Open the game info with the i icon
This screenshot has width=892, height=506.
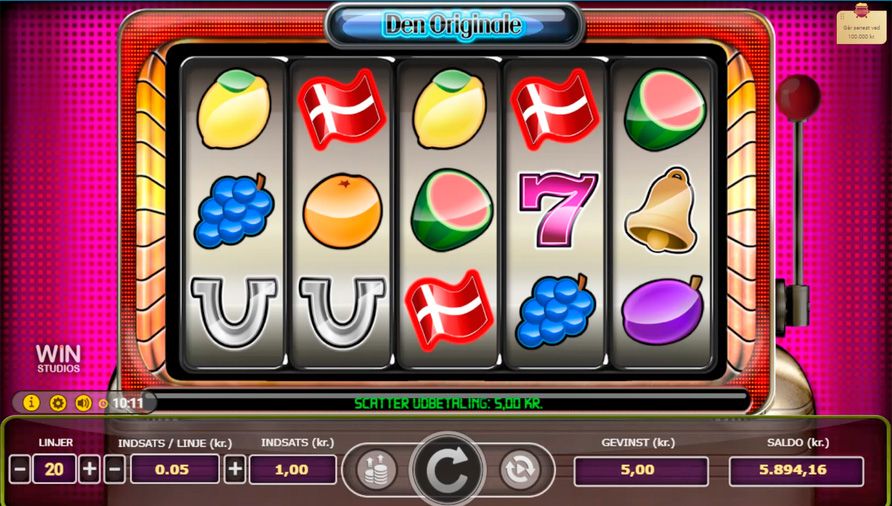[31, 403]
